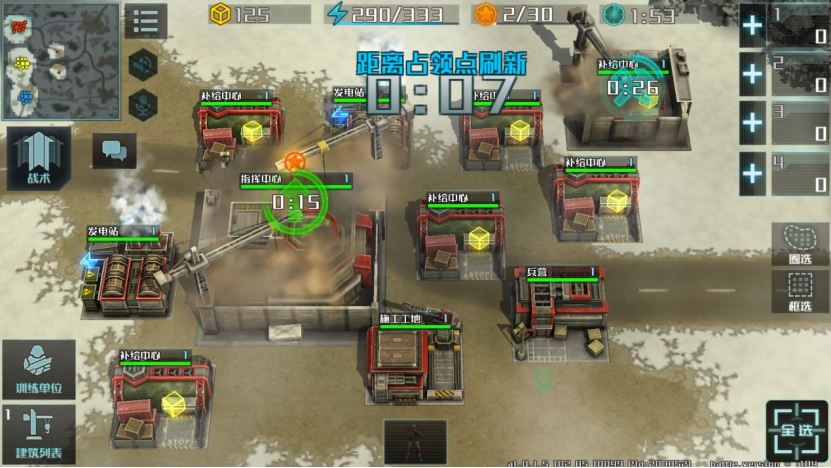Activate 框选 box selection mode
The width and height of the screenshot is (831, 468).
click(800, 292)
